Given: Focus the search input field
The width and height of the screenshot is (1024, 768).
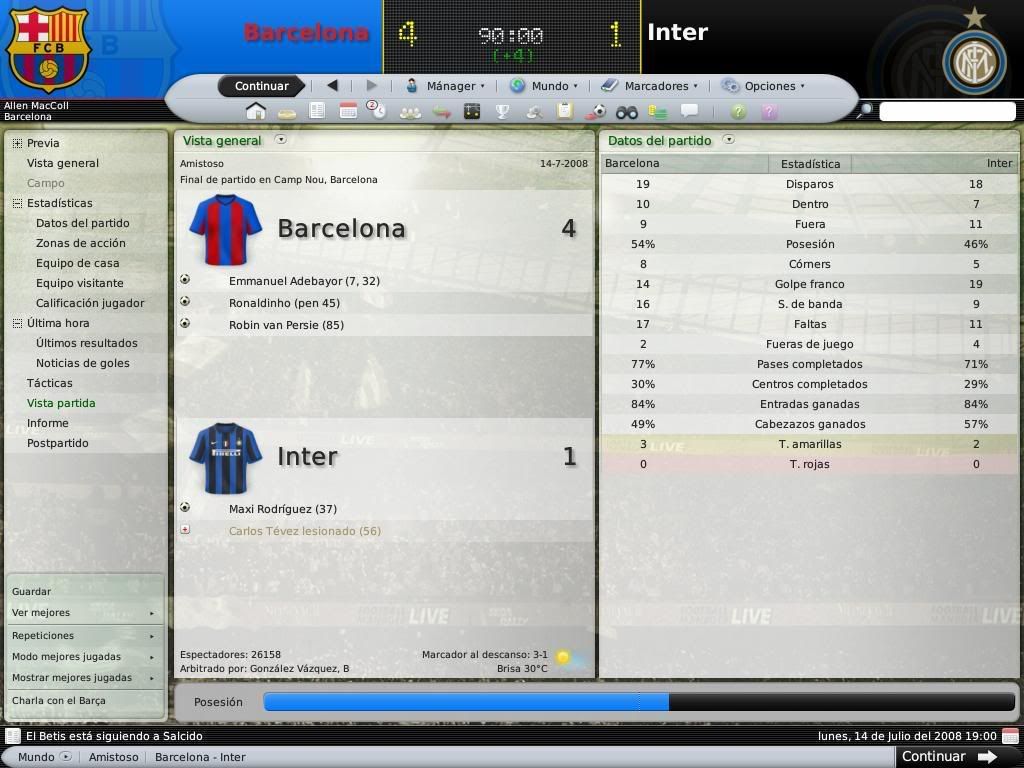Looking at the screenshot, I should [x=946, y=111].
